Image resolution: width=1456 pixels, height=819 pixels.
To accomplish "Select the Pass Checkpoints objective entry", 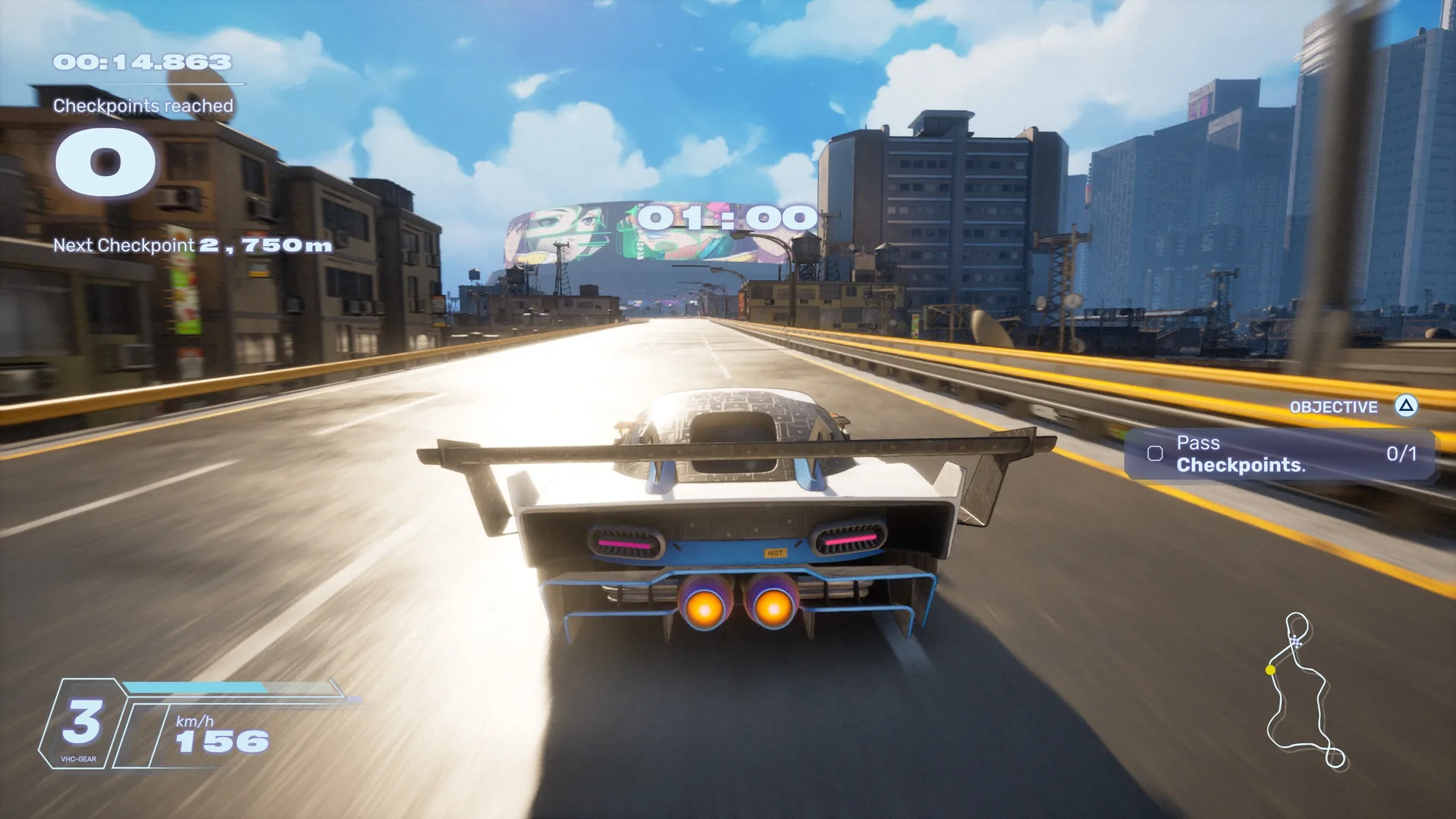I will point(1279,454).
